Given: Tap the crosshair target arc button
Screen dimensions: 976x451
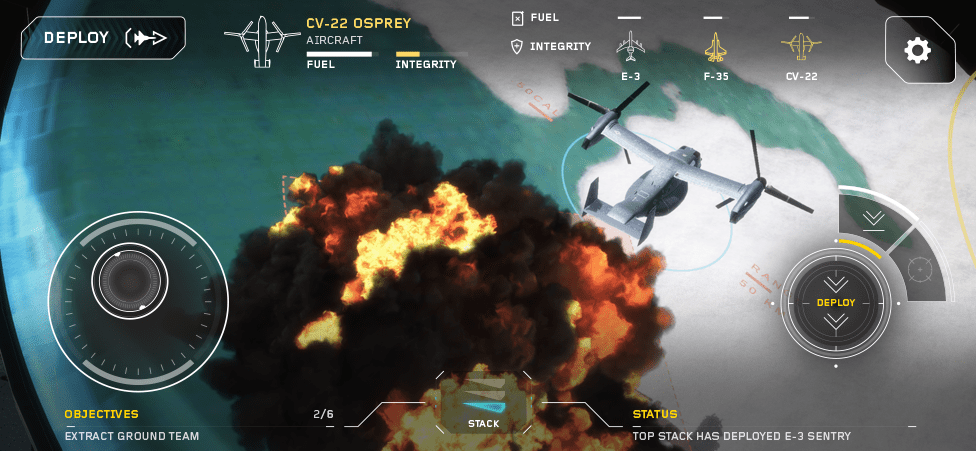Looking at the screenshot, I should pos(921,268).
